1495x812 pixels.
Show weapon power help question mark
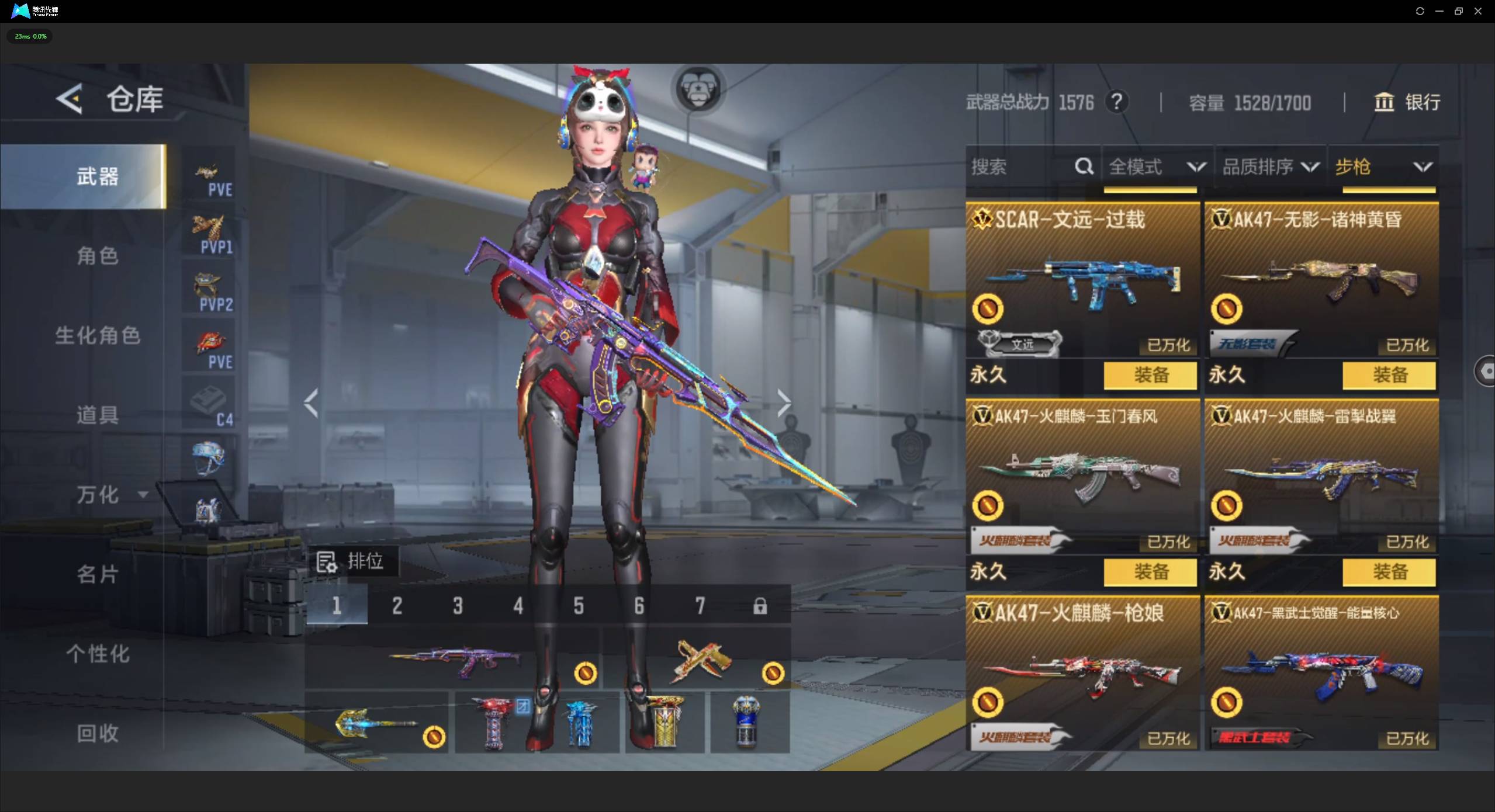click(1116, 102)
